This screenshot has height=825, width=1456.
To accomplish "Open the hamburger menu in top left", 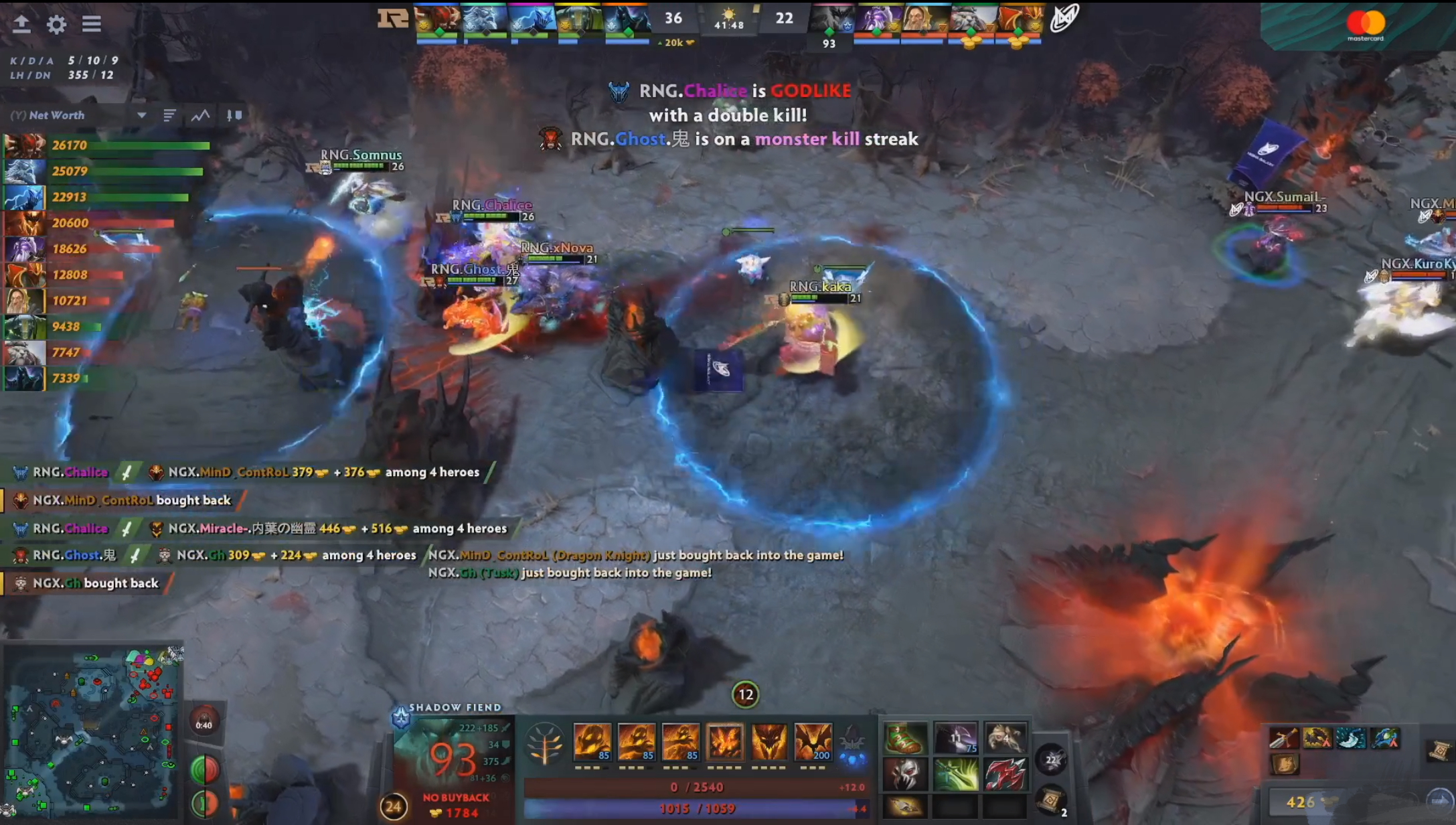I will (92, 25).
